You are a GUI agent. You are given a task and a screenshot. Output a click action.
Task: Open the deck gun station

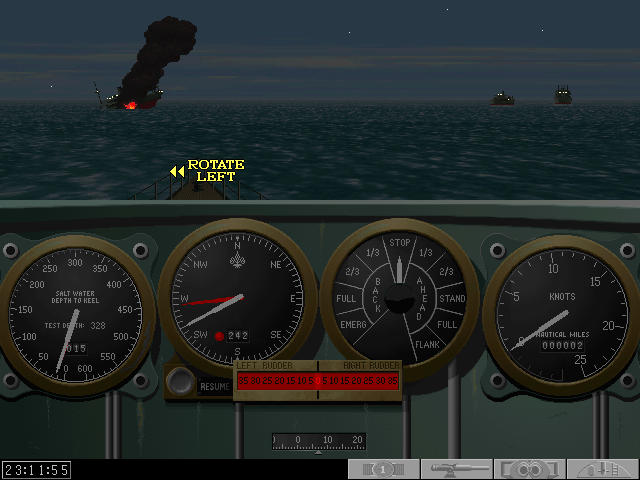(456, 469)
